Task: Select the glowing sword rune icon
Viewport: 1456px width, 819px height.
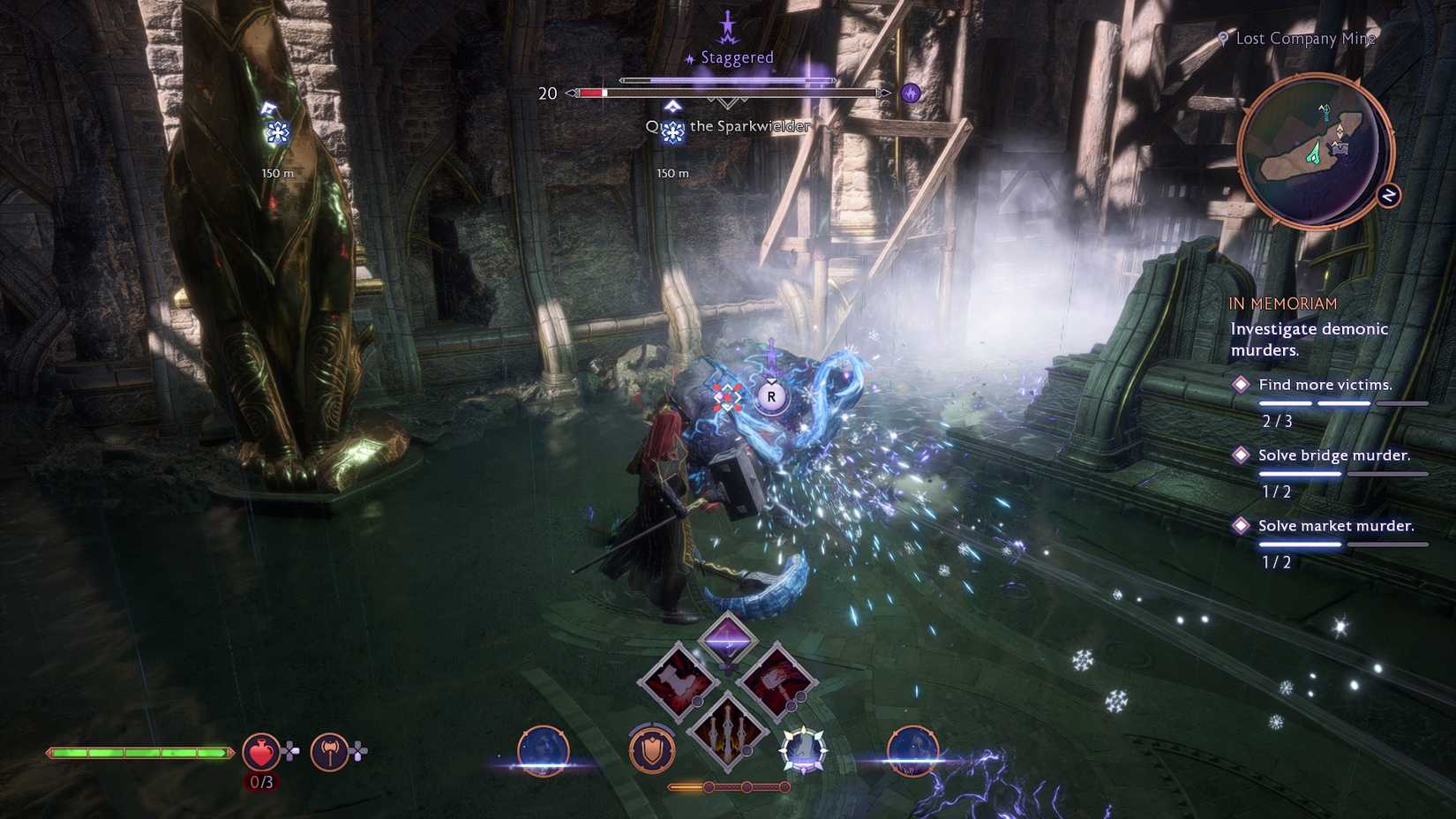Action: tap(803, 749)
